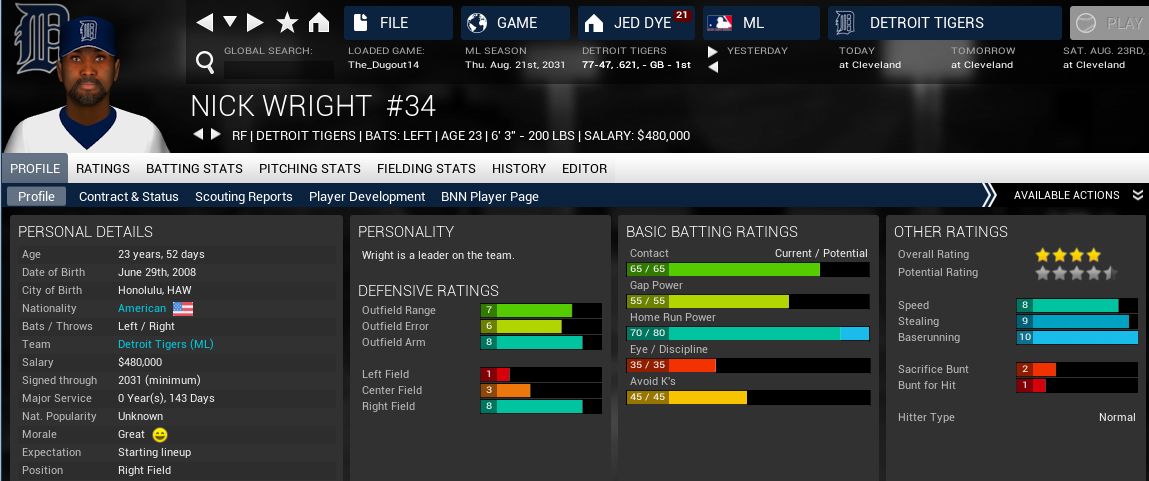1149x481 pixels.
Task: Open the ML league menu
Action: coord(760,23)
